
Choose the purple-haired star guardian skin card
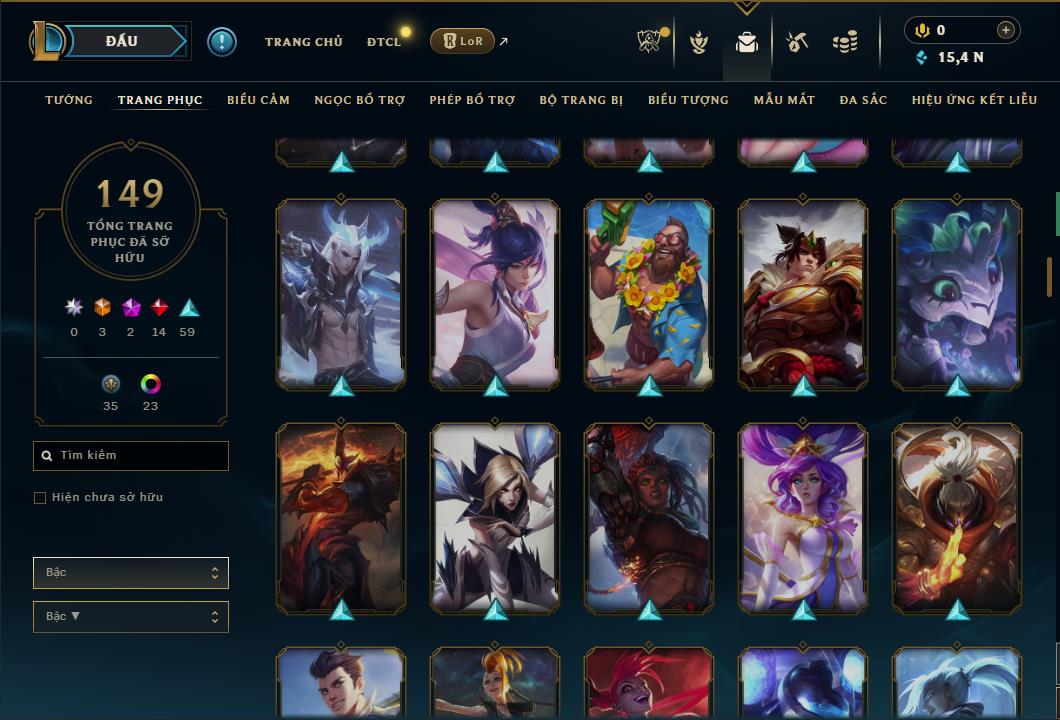pos(803,517)
